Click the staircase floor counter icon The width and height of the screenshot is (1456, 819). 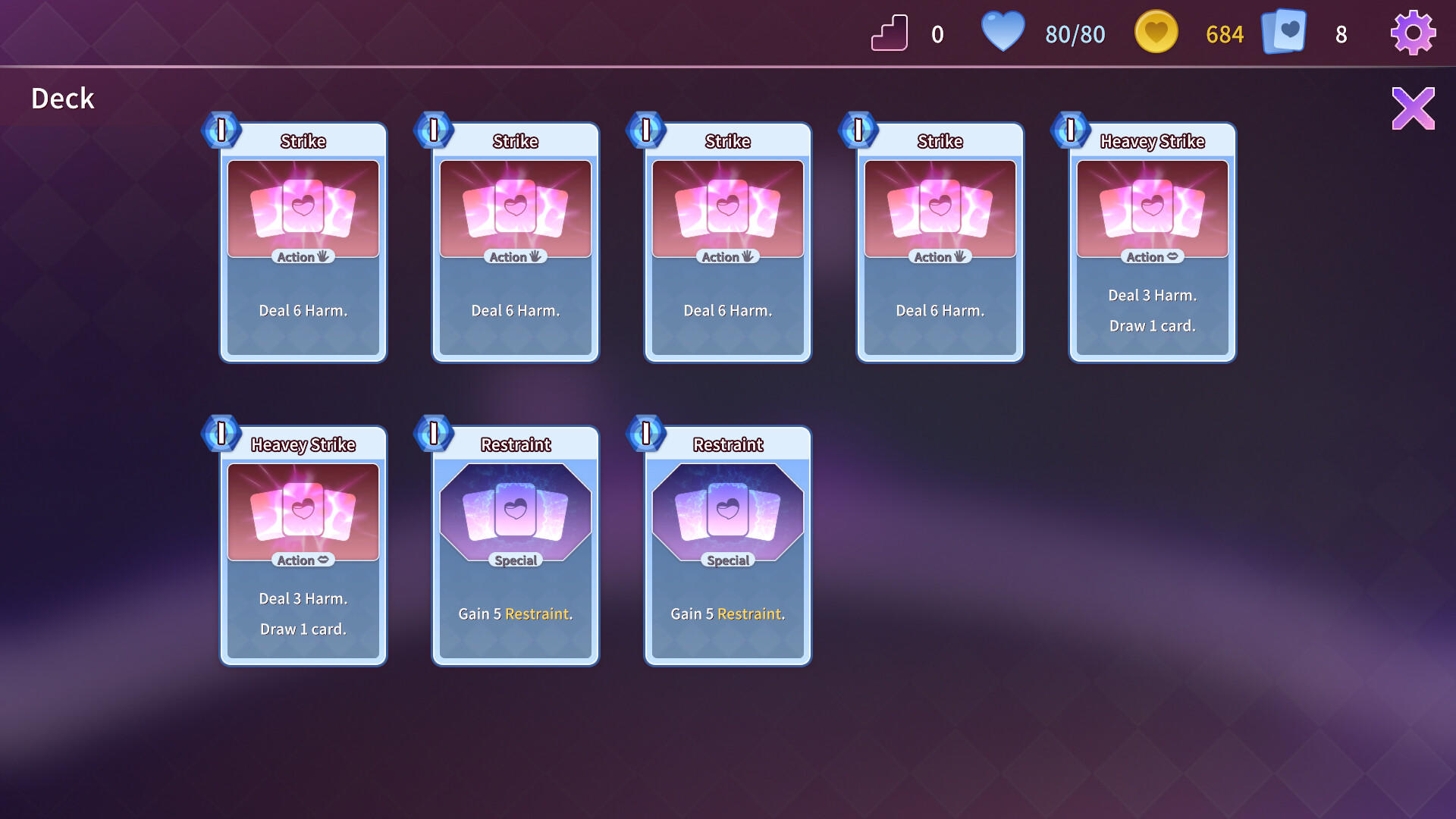pyautogui.click(x=890, y=32)
